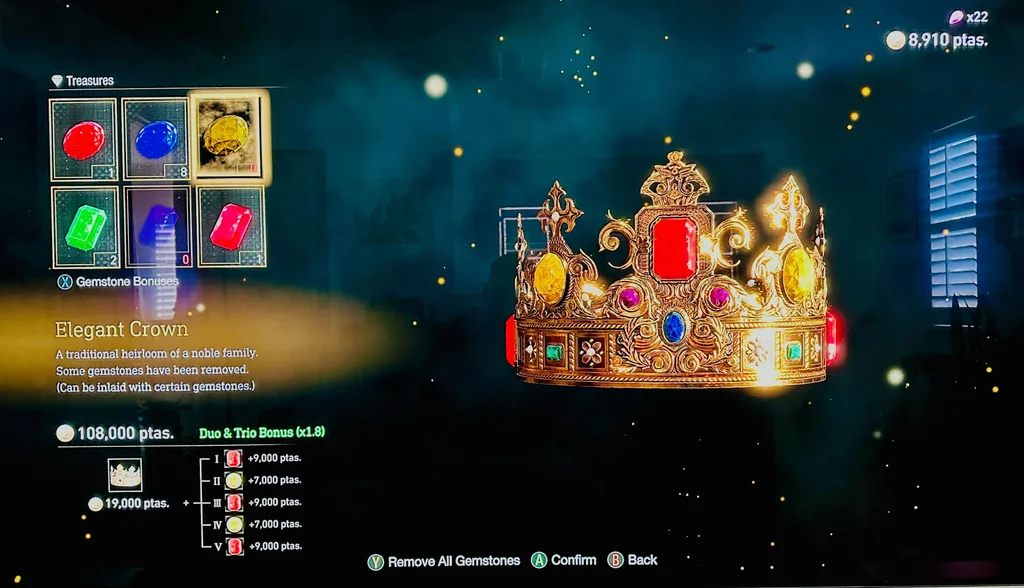
Task: Click the gem in inlay slot I
Action: [x=234, y=459]
